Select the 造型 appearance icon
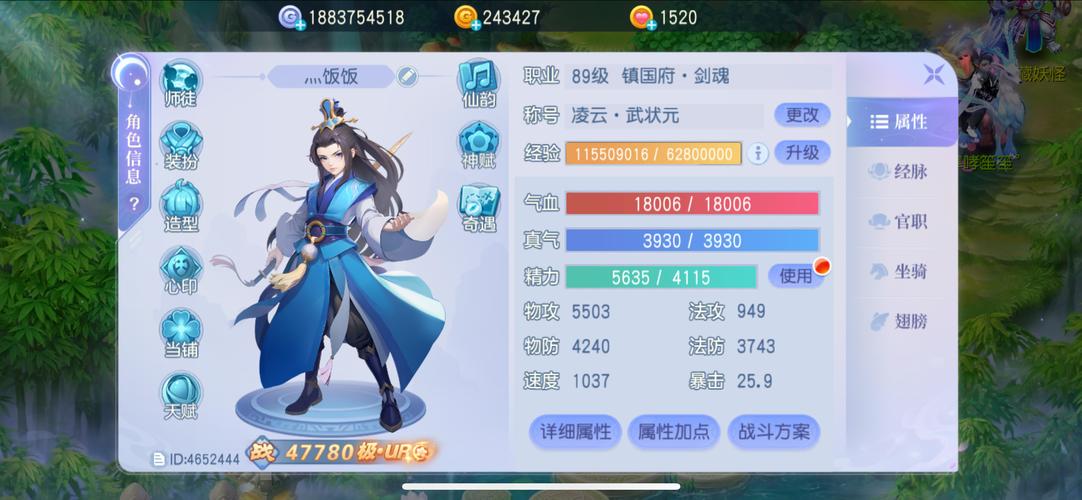Screen dimensions: 1082x500 (x=181, y=208)
